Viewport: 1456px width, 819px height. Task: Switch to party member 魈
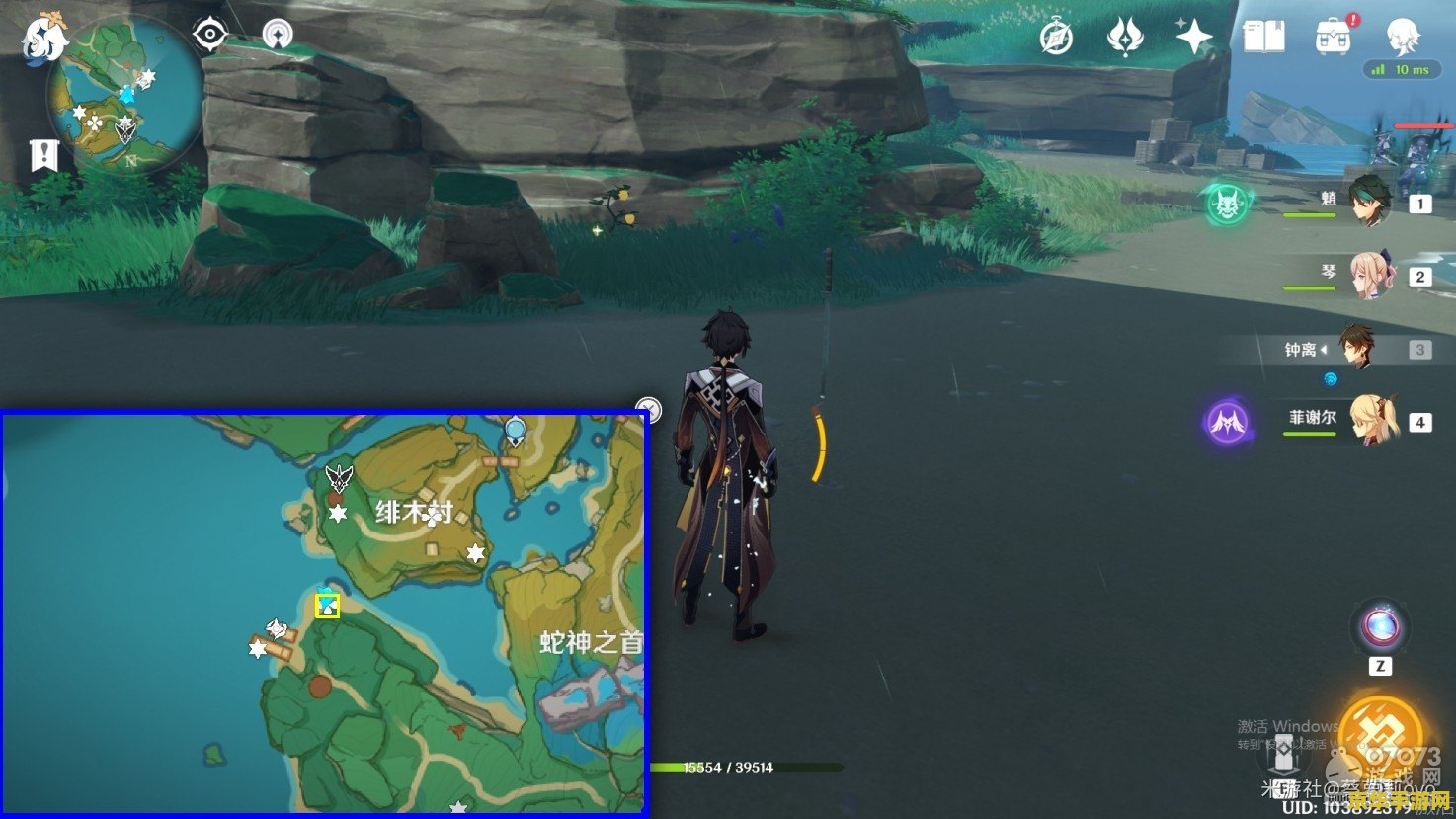point(1369,203)
